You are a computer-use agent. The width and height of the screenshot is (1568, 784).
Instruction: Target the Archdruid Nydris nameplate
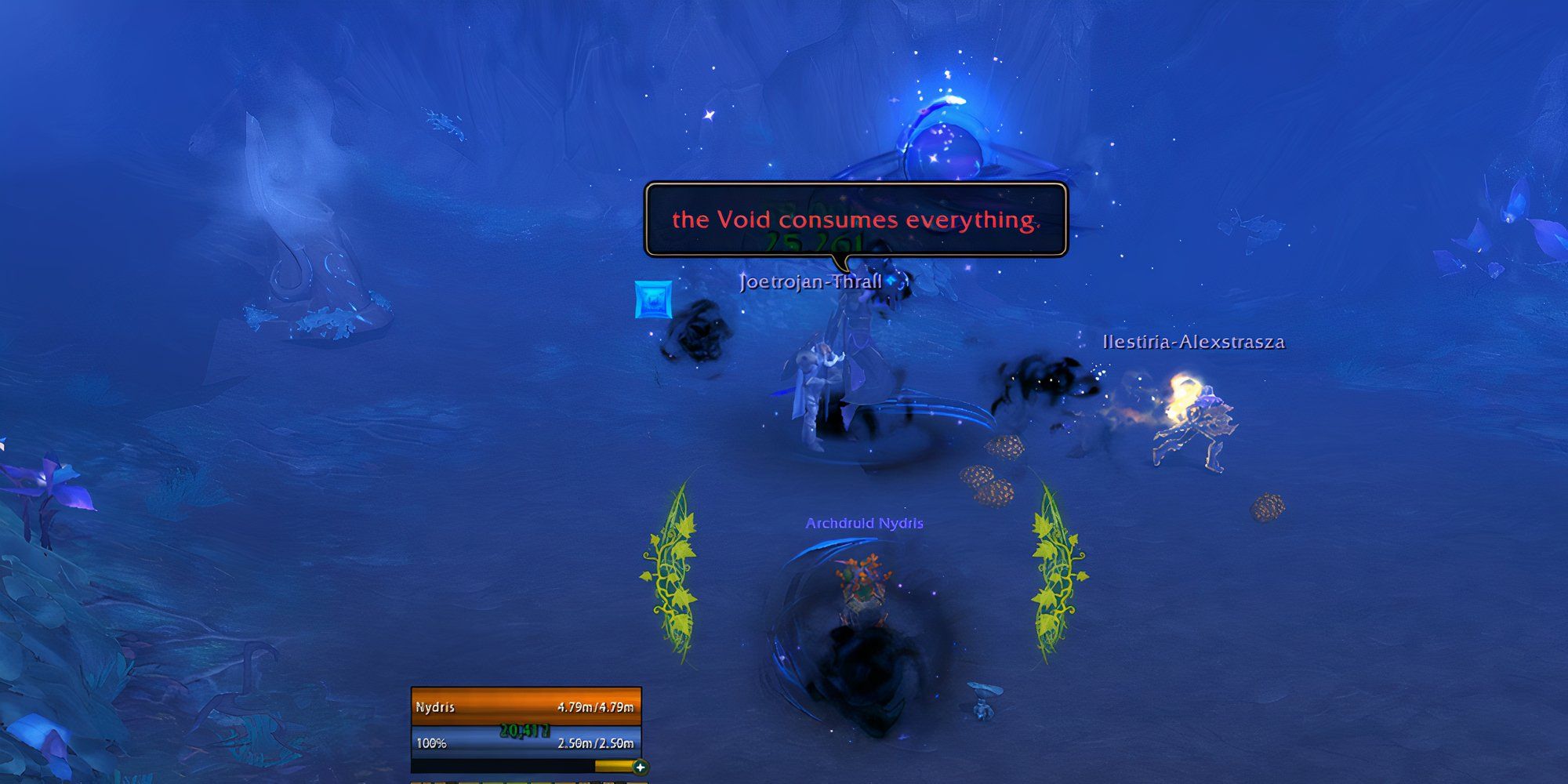[862, 524]
